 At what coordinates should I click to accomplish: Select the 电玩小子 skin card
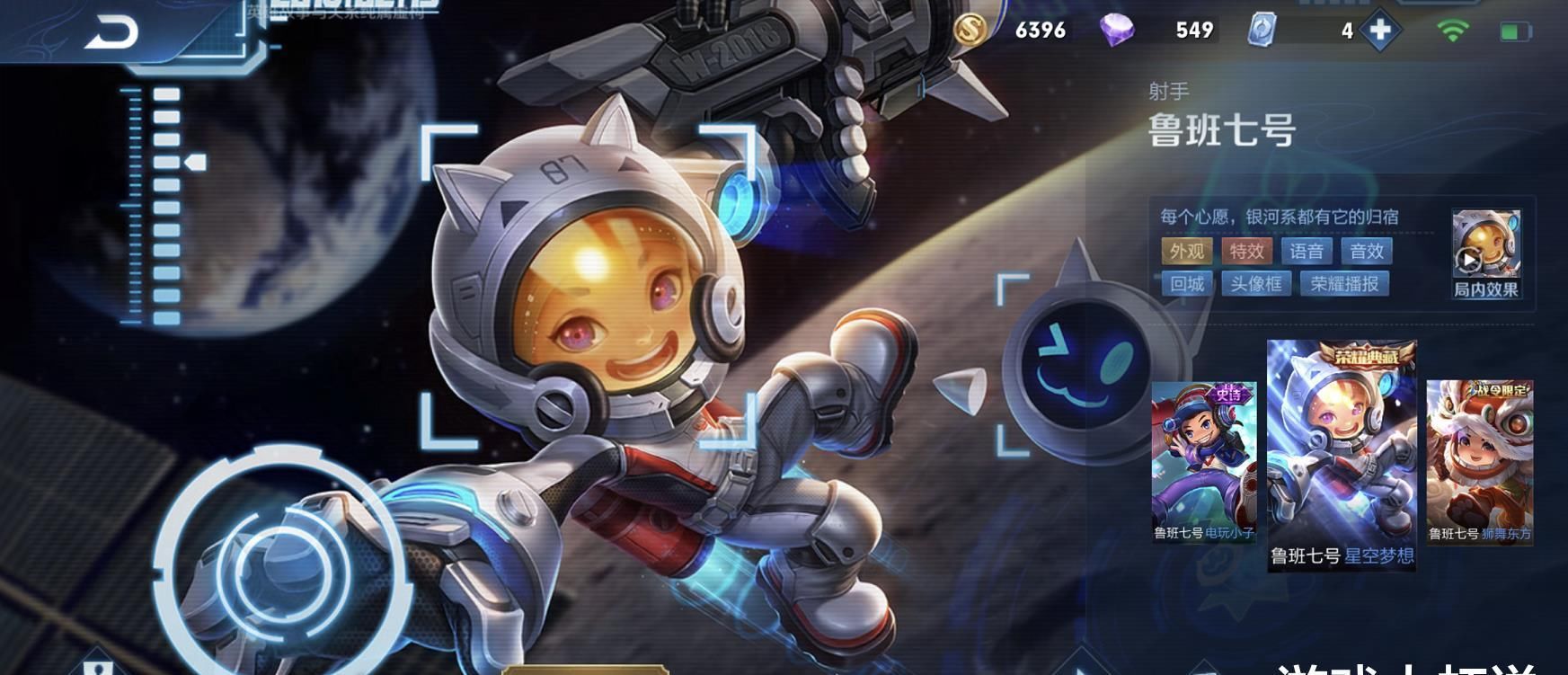(1204, 462)
